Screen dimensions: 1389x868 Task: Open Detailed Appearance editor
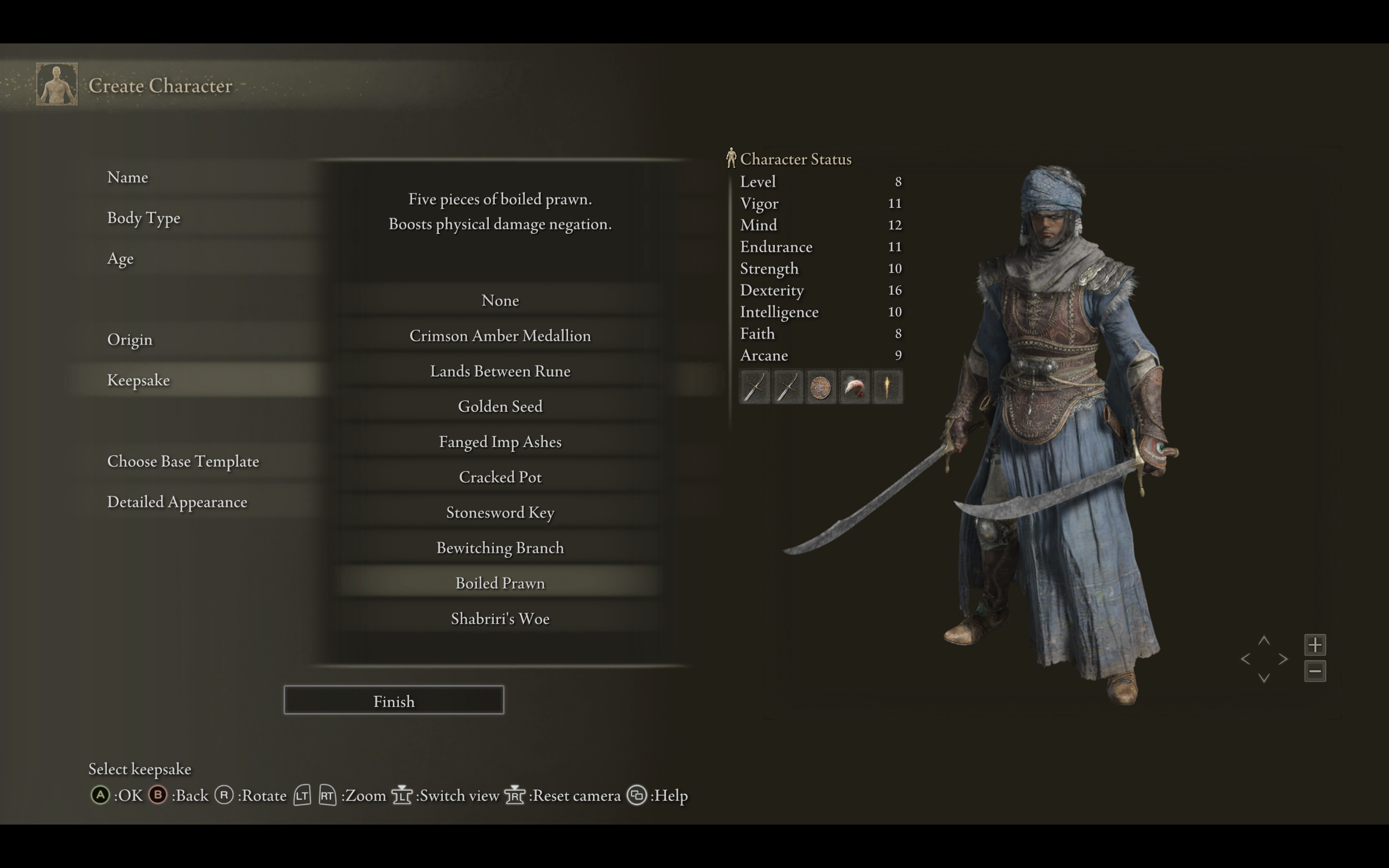click(177, 502)
